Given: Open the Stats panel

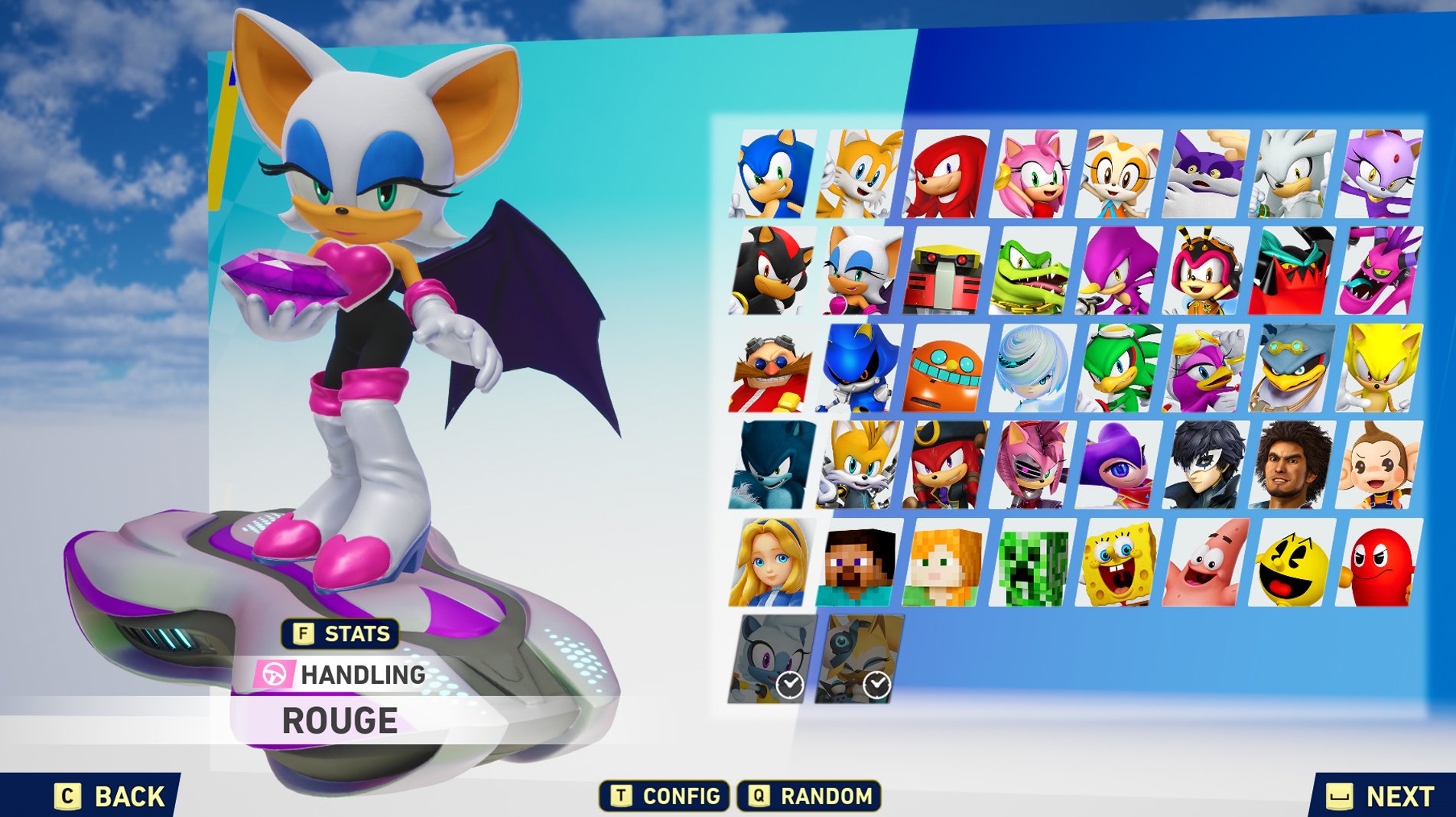Looking at the screenshot, I should (341, 633).
